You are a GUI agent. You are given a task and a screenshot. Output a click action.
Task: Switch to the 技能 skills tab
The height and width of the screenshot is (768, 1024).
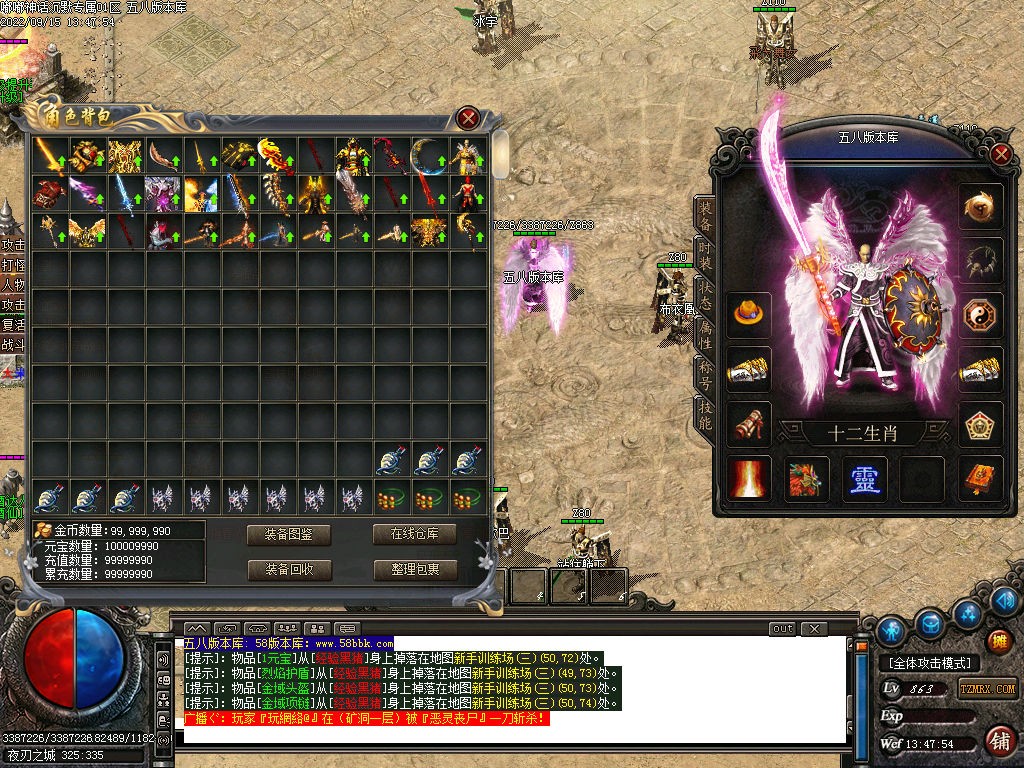705,413
